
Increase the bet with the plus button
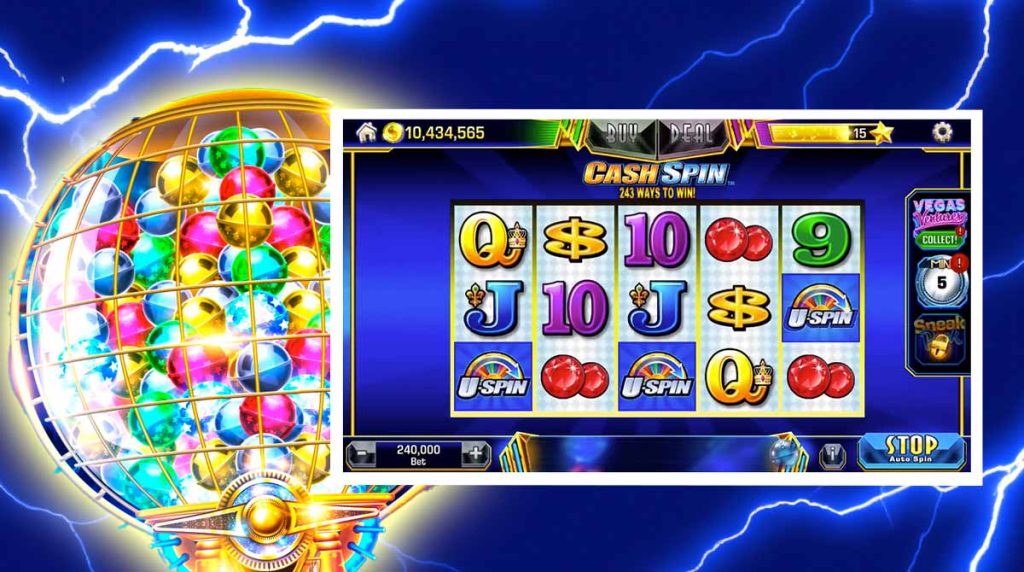(476, 454)
